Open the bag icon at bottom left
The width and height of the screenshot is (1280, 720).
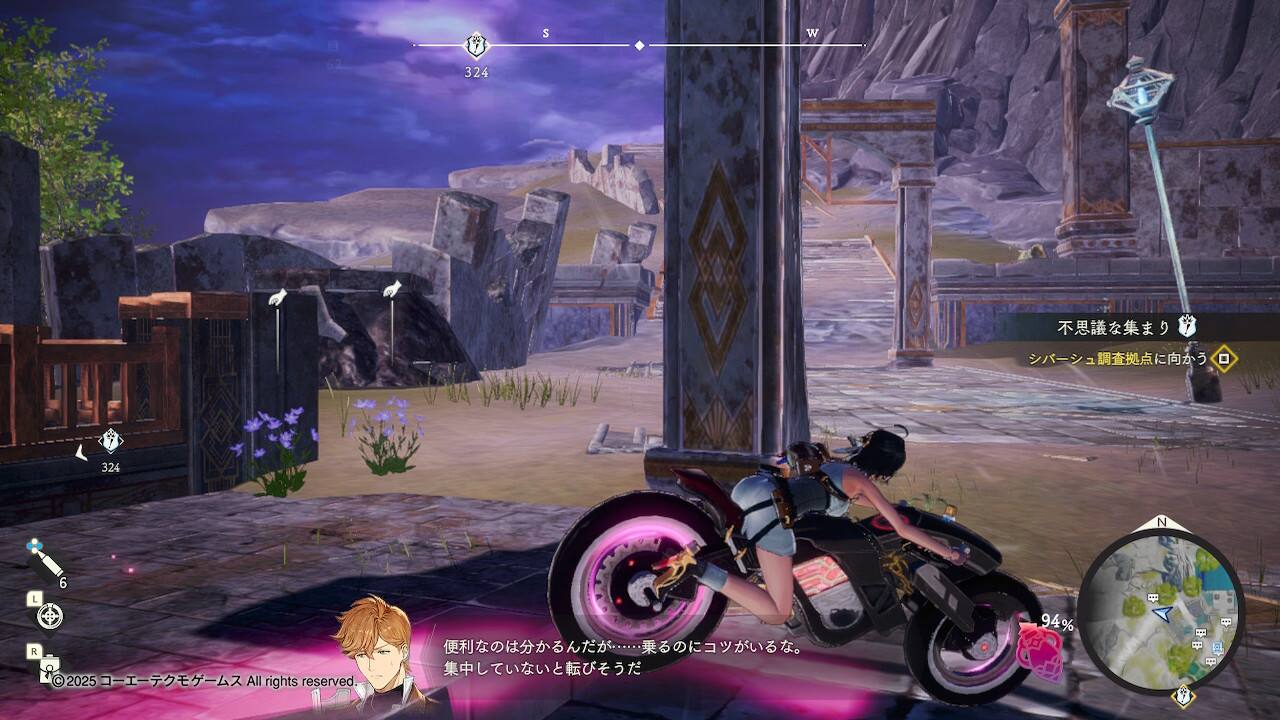(46, 667)
